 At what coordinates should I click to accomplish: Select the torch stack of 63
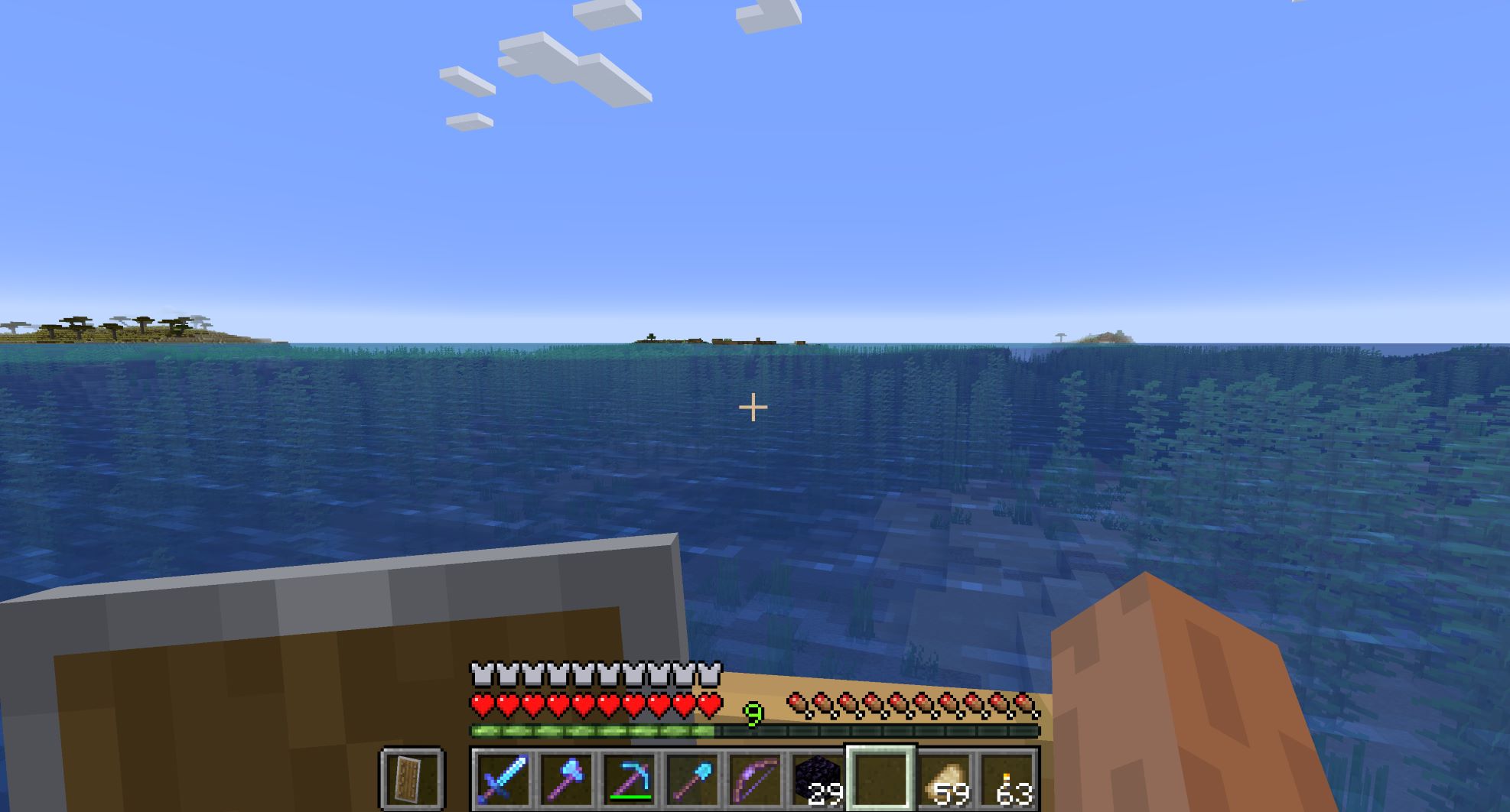coord(1007,778)
